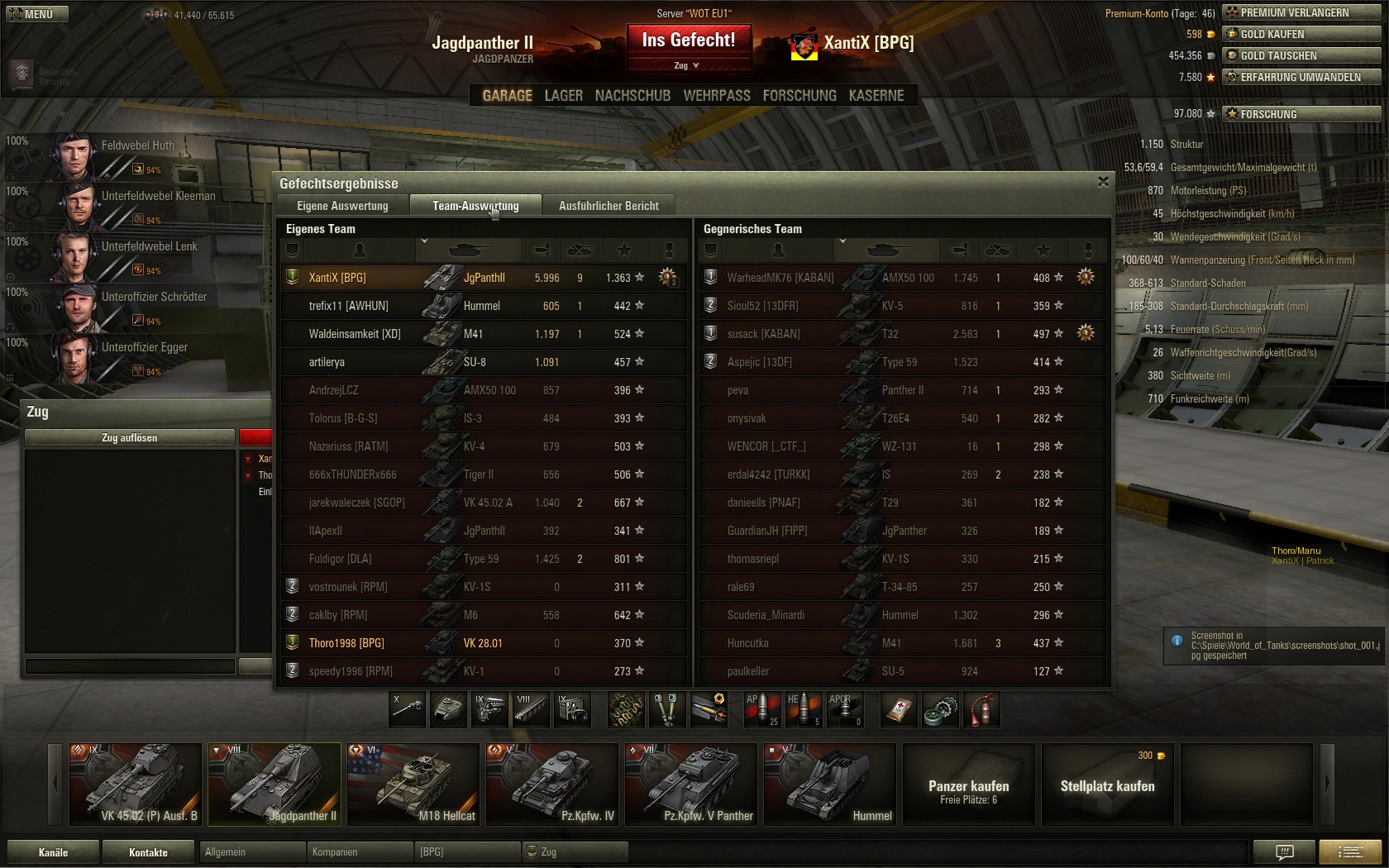Click the Gold kaufen button

1301,34
